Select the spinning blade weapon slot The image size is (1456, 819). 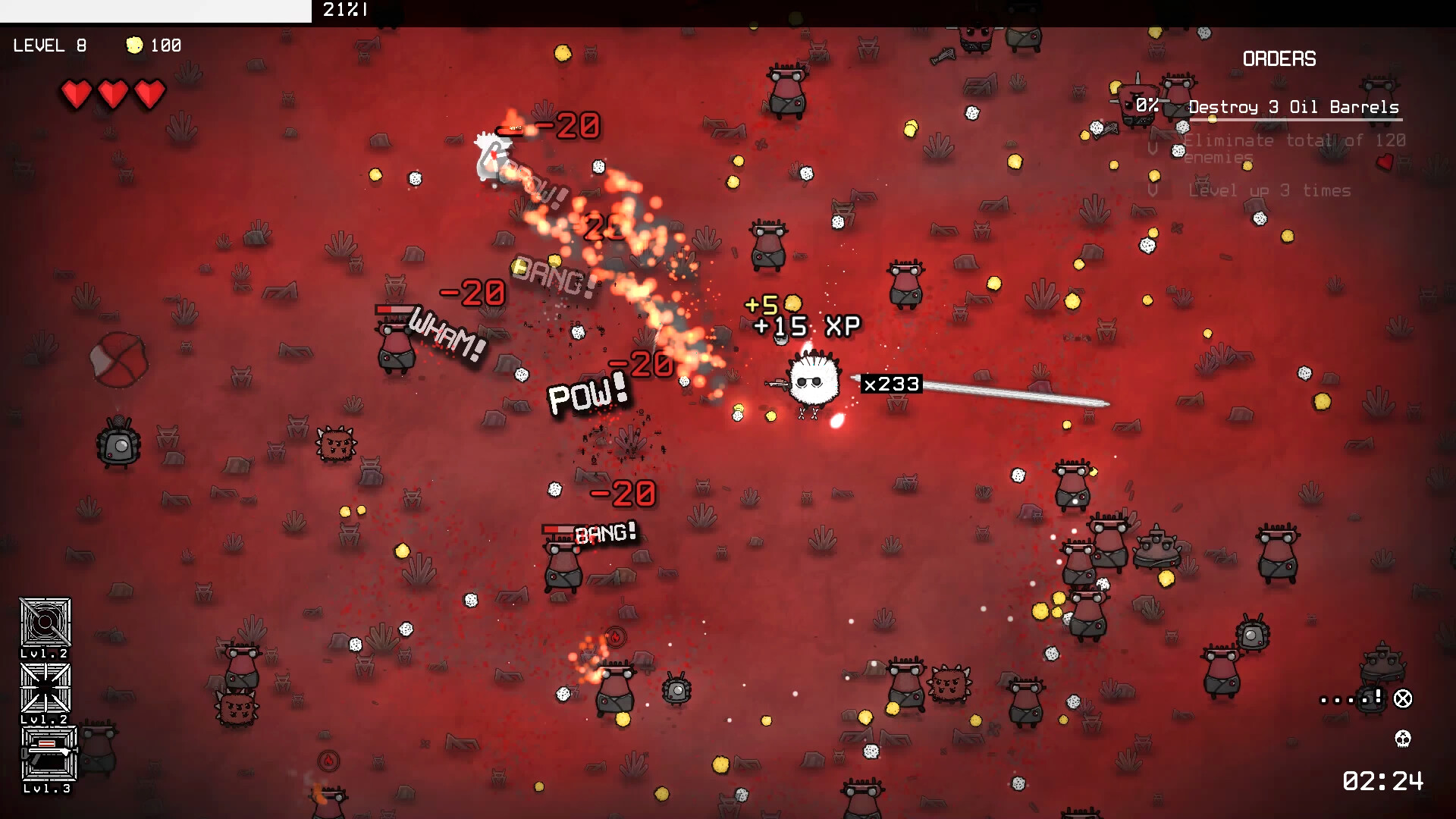pyautogui.click(x=45, y=623)
